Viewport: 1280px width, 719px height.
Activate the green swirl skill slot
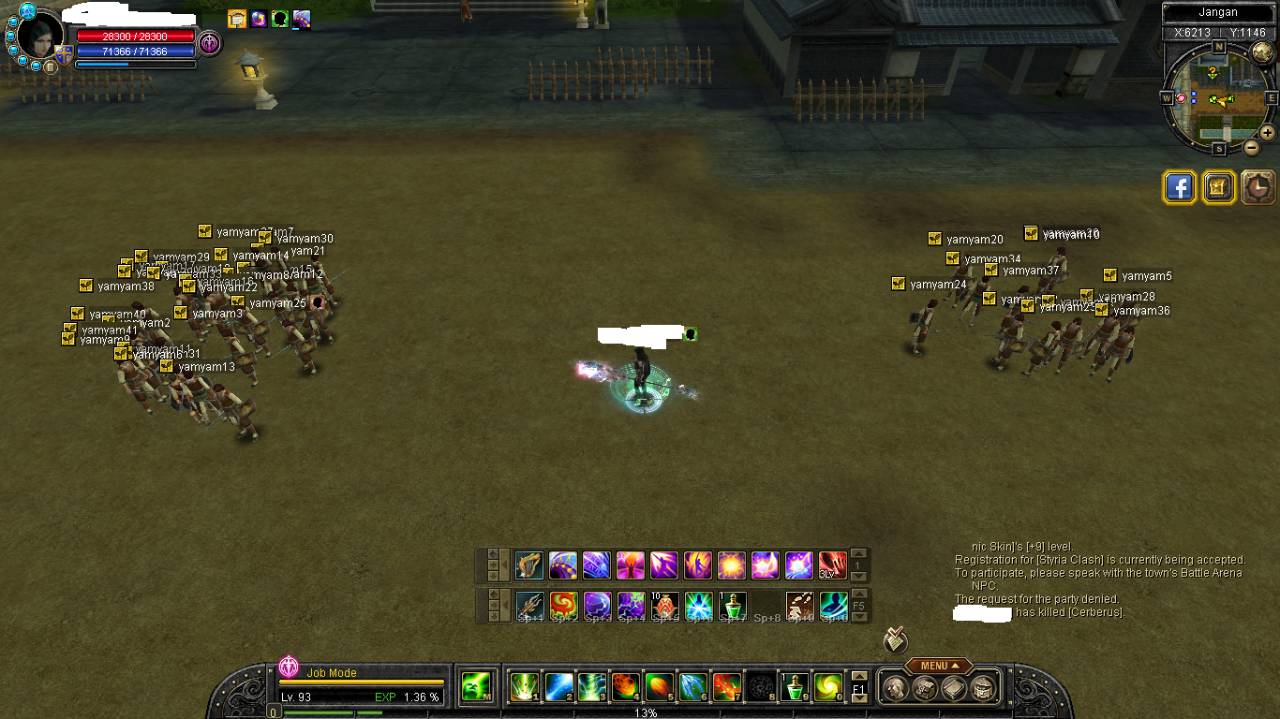(828, 687)
